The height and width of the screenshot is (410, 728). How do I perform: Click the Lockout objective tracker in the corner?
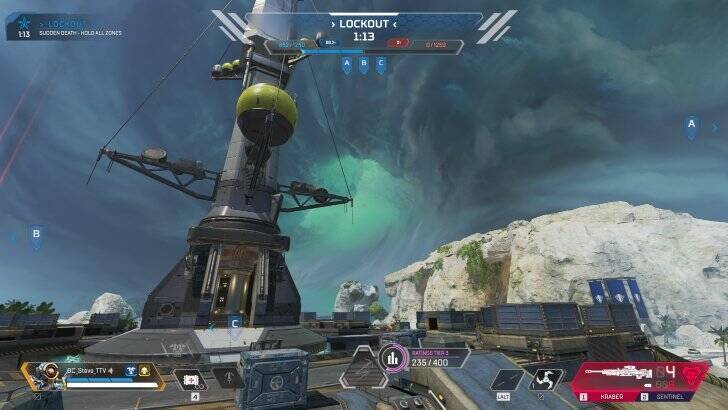point(50,27)
